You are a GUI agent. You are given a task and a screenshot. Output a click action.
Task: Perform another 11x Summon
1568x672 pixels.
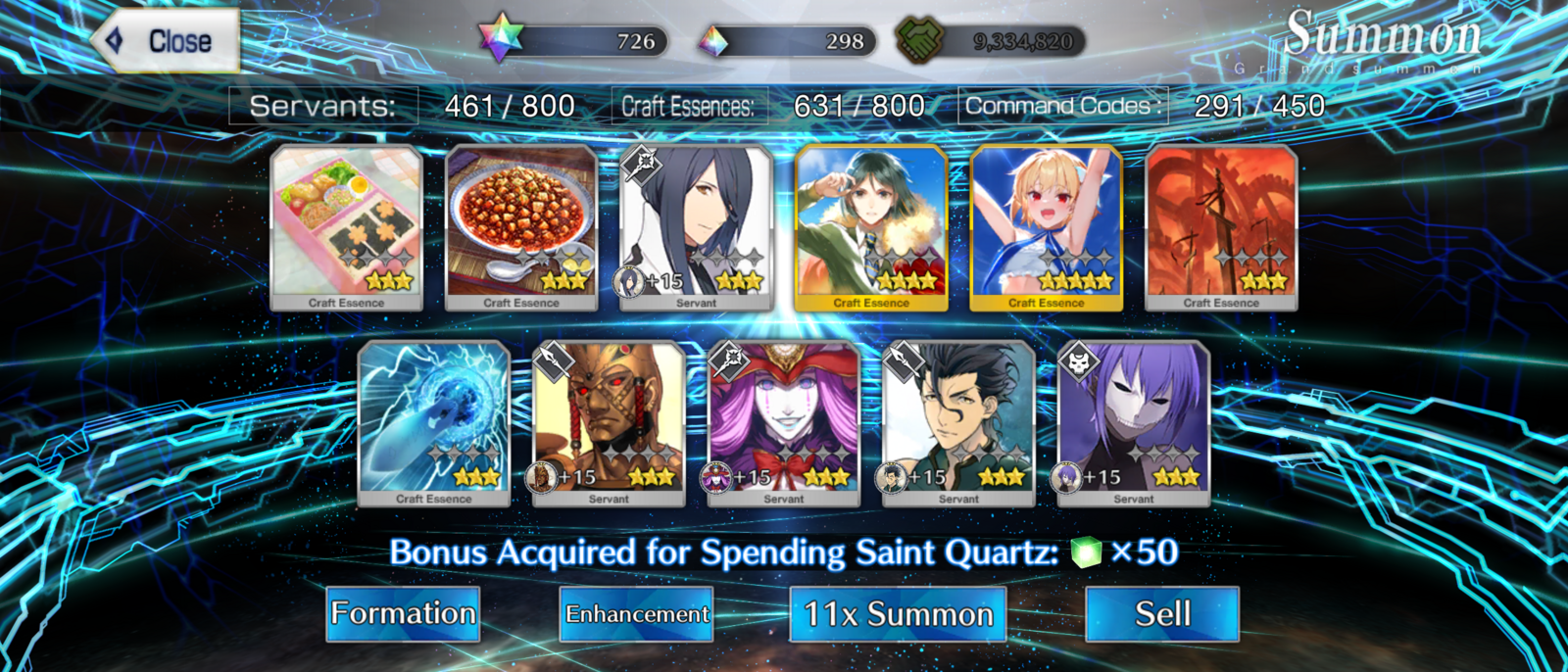coord(898,614)
